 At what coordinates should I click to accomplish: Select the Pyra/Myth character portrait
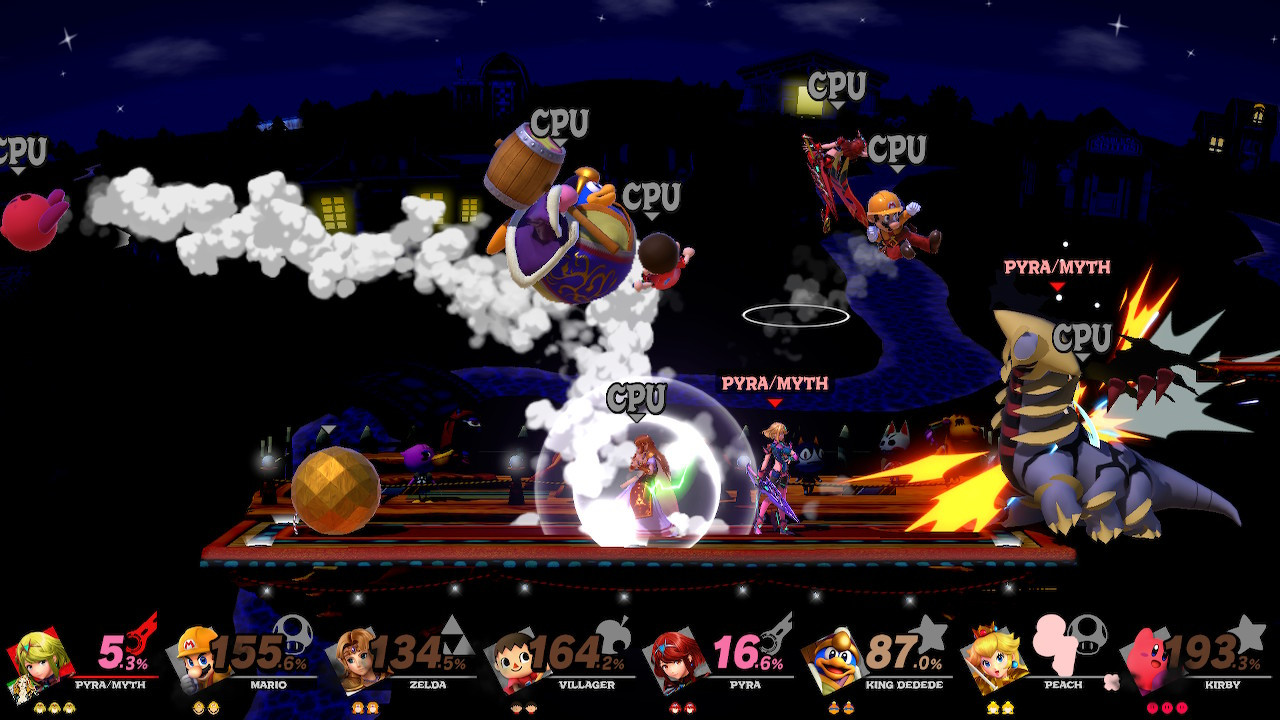[40, 660]
